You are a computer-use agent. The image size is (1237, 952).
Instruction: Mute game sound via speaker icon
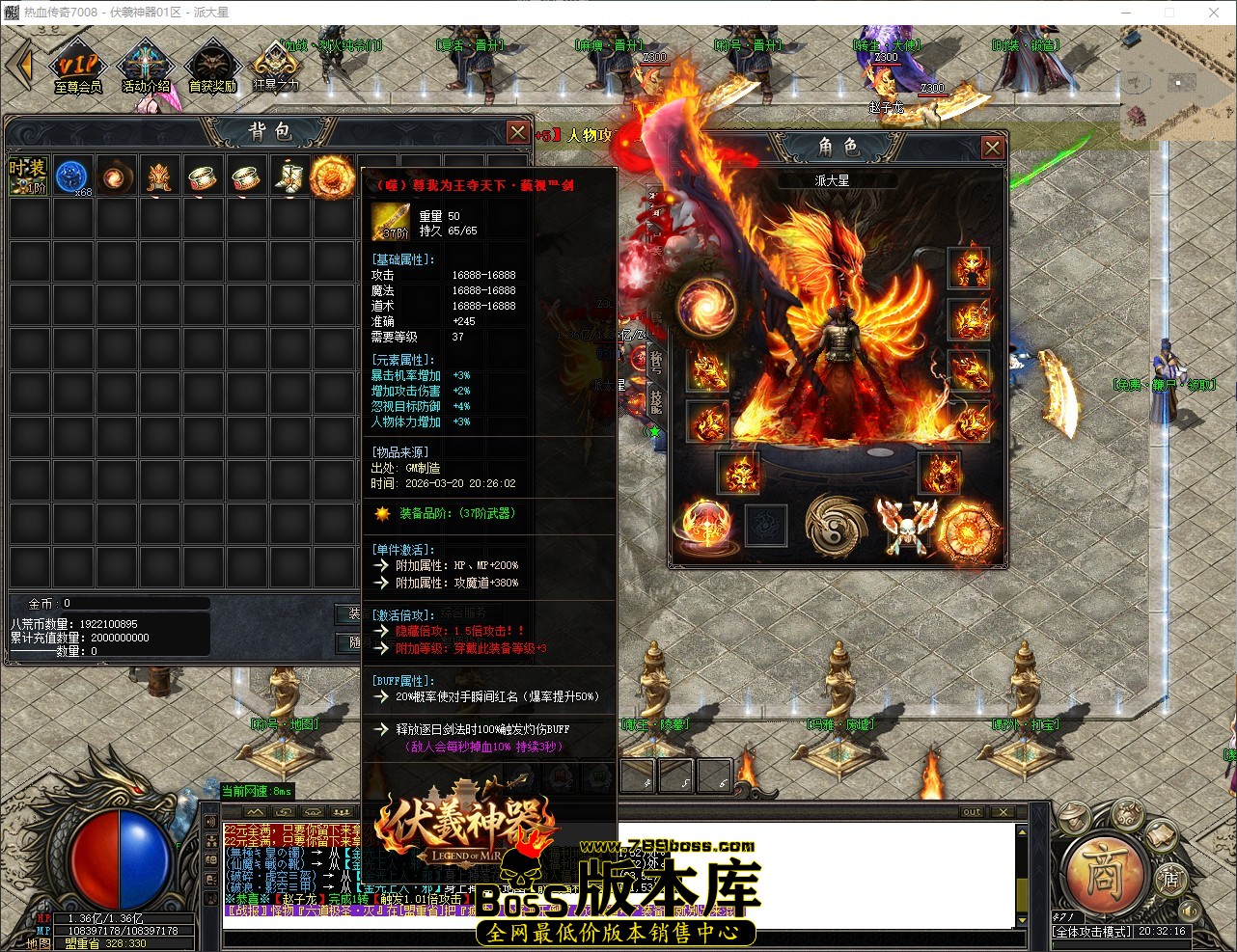click(1189, 911)
